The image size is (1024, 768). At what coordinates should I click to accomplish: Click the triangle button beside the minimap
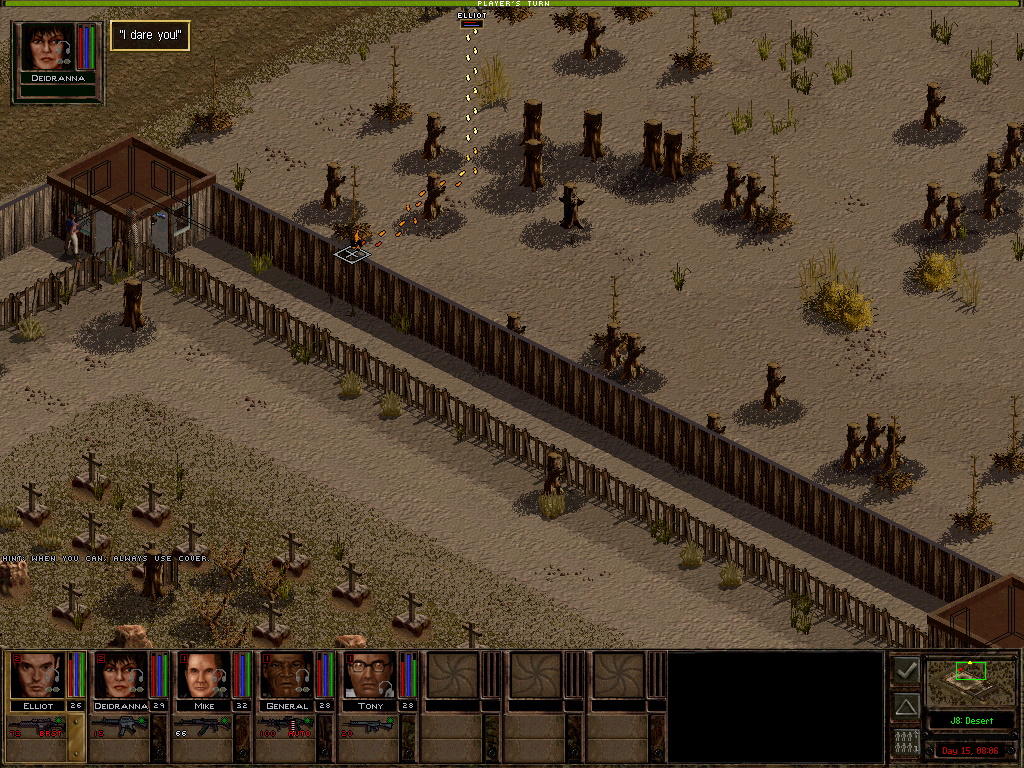(x=906, y=707)
